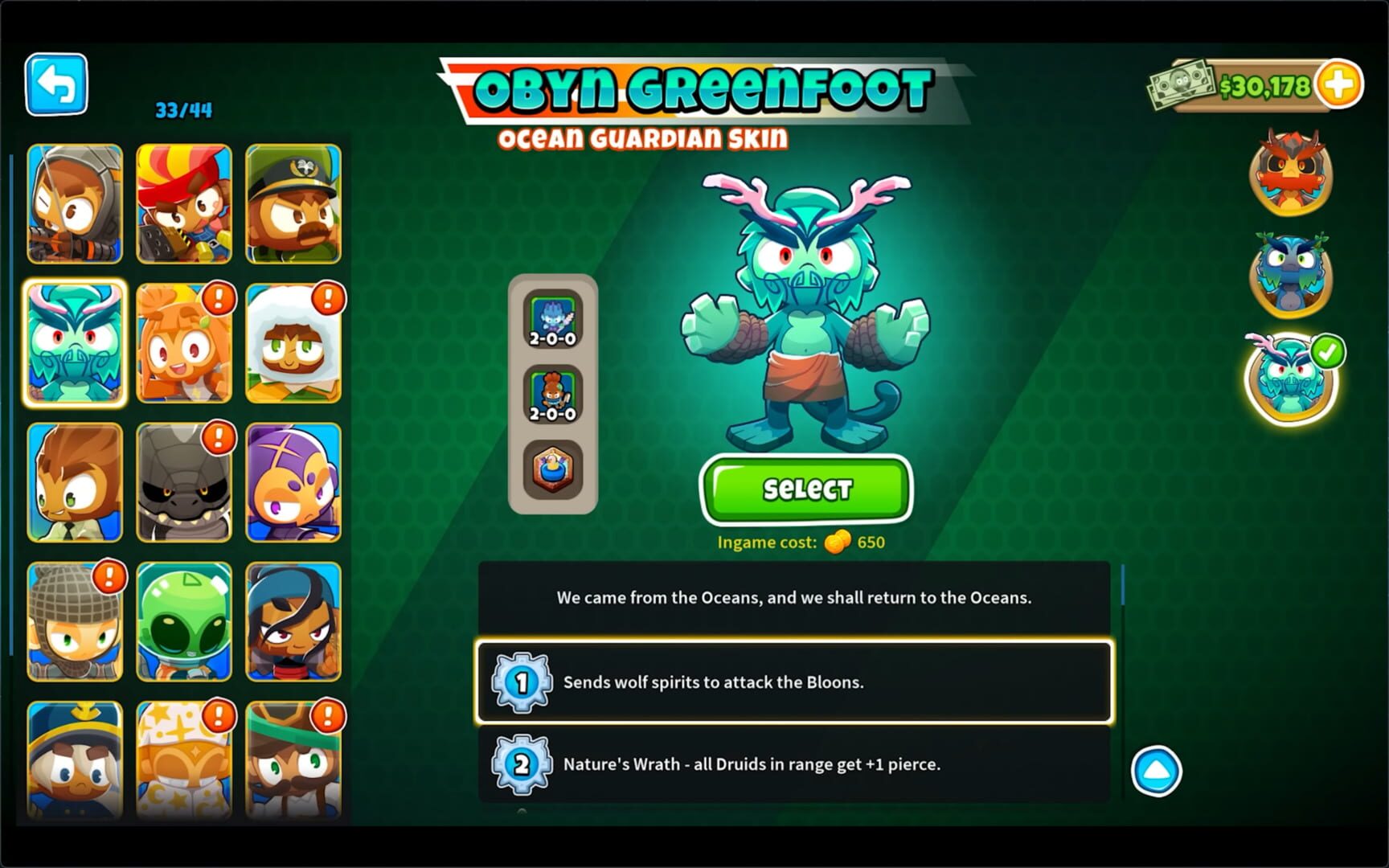Click the green plus icon to add Monkey Money
The width and height of the screenshot is (1389, 868).
[1338, 83]
